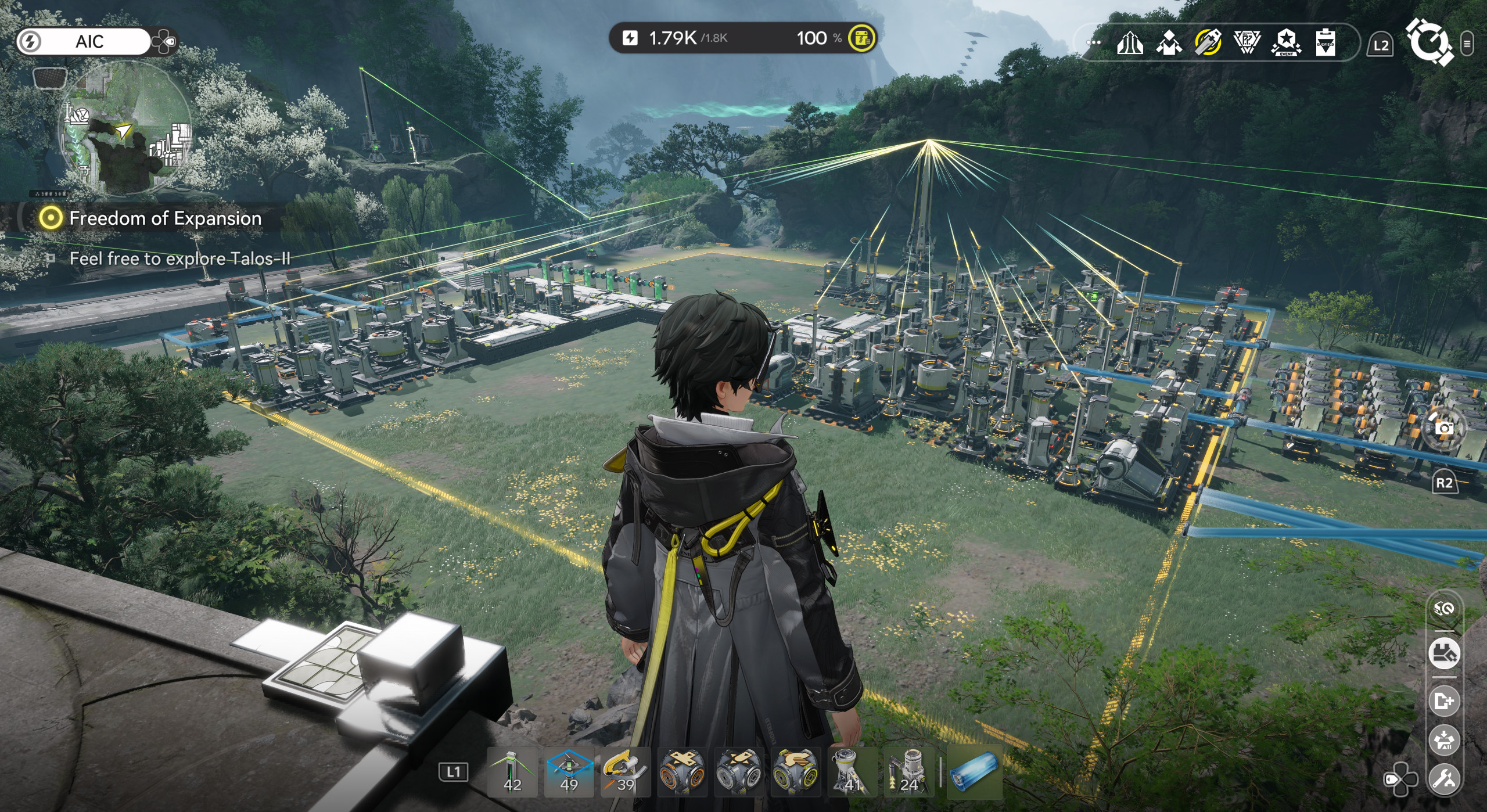Open the large Endfield main menu emblem
1487x812 pixels.
click(1428, 41)
